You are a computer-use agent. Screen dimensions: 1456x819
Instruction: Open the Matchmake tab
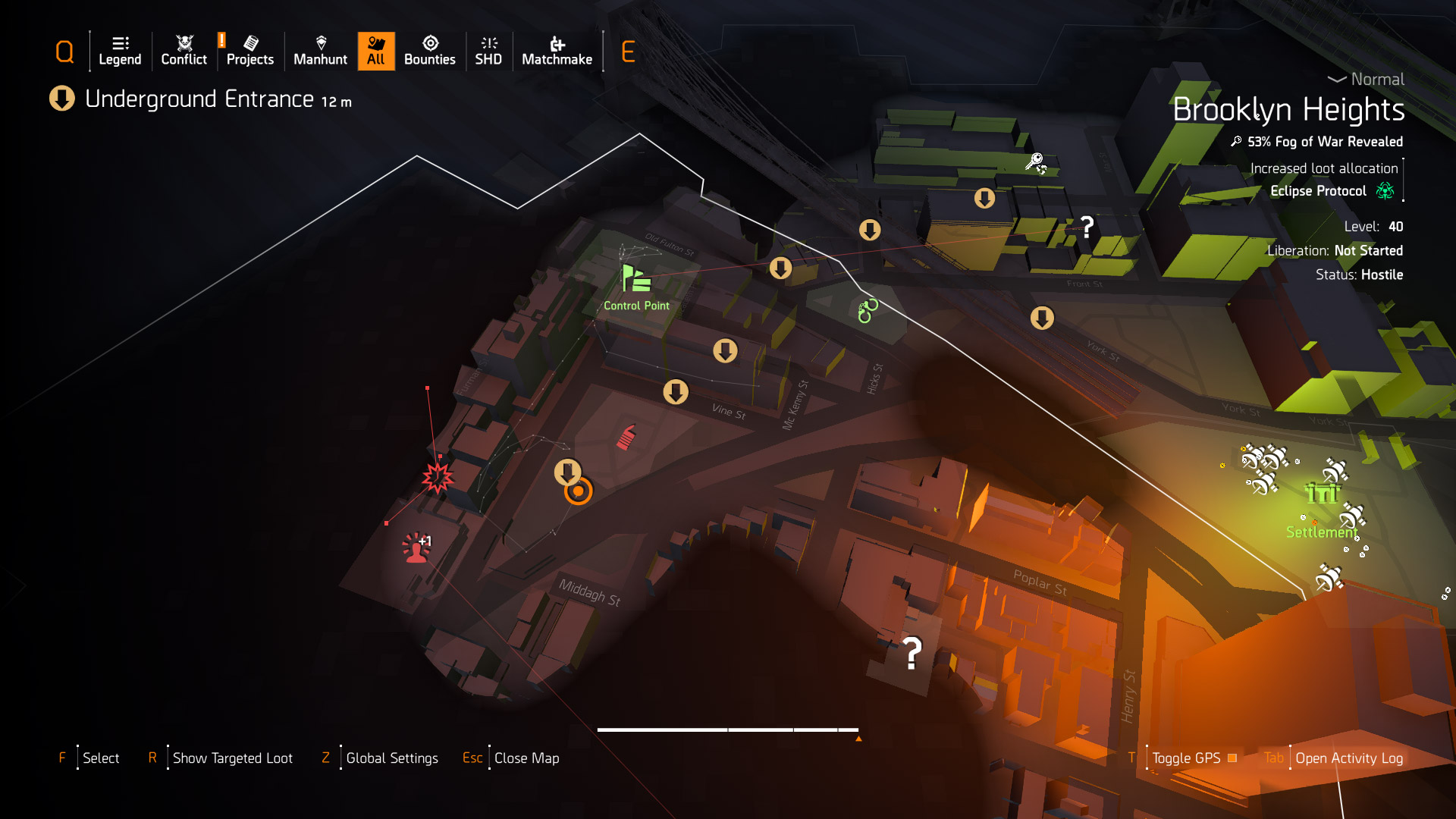(x=557, y=52)
